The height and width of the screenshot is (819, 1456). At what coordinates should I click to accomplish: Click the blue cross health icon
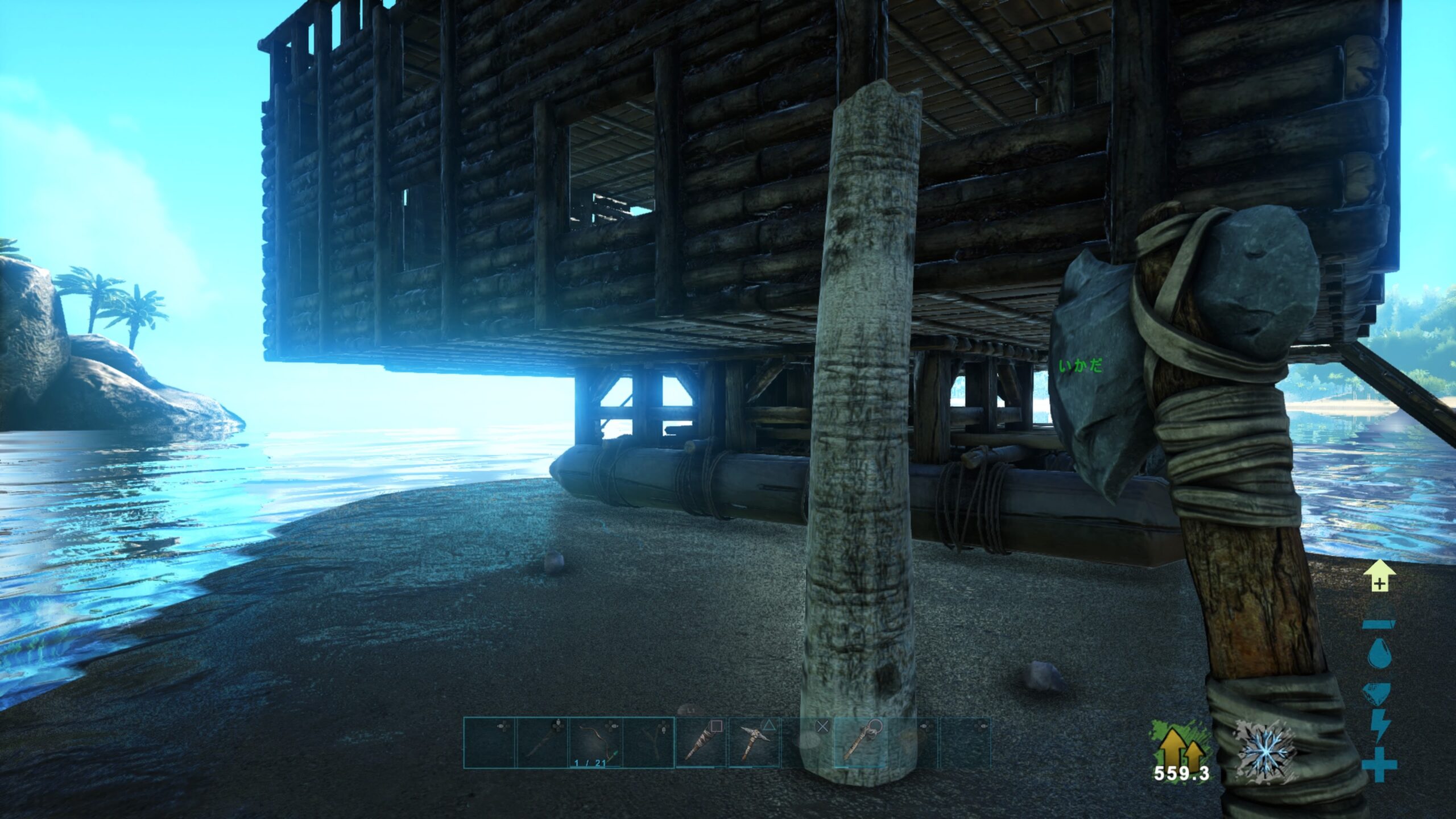point(1379,764)
